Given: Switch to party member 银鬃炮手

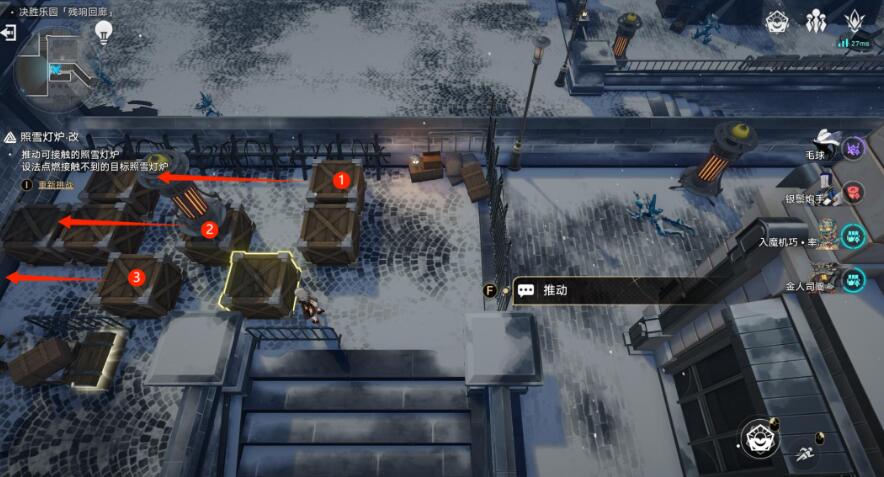Looking at the screenshot, I should pyautogui.click(x=854, y=192).
